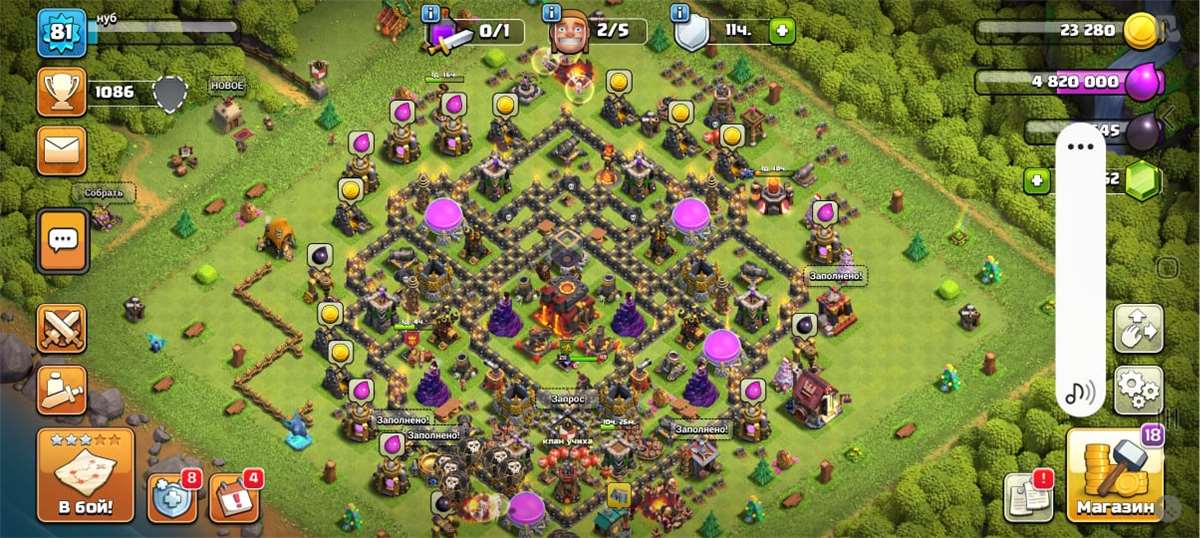Screen dimensions: 1200x538
Task: Open the mail envelope inbox
Action: [x=62, y=151]
